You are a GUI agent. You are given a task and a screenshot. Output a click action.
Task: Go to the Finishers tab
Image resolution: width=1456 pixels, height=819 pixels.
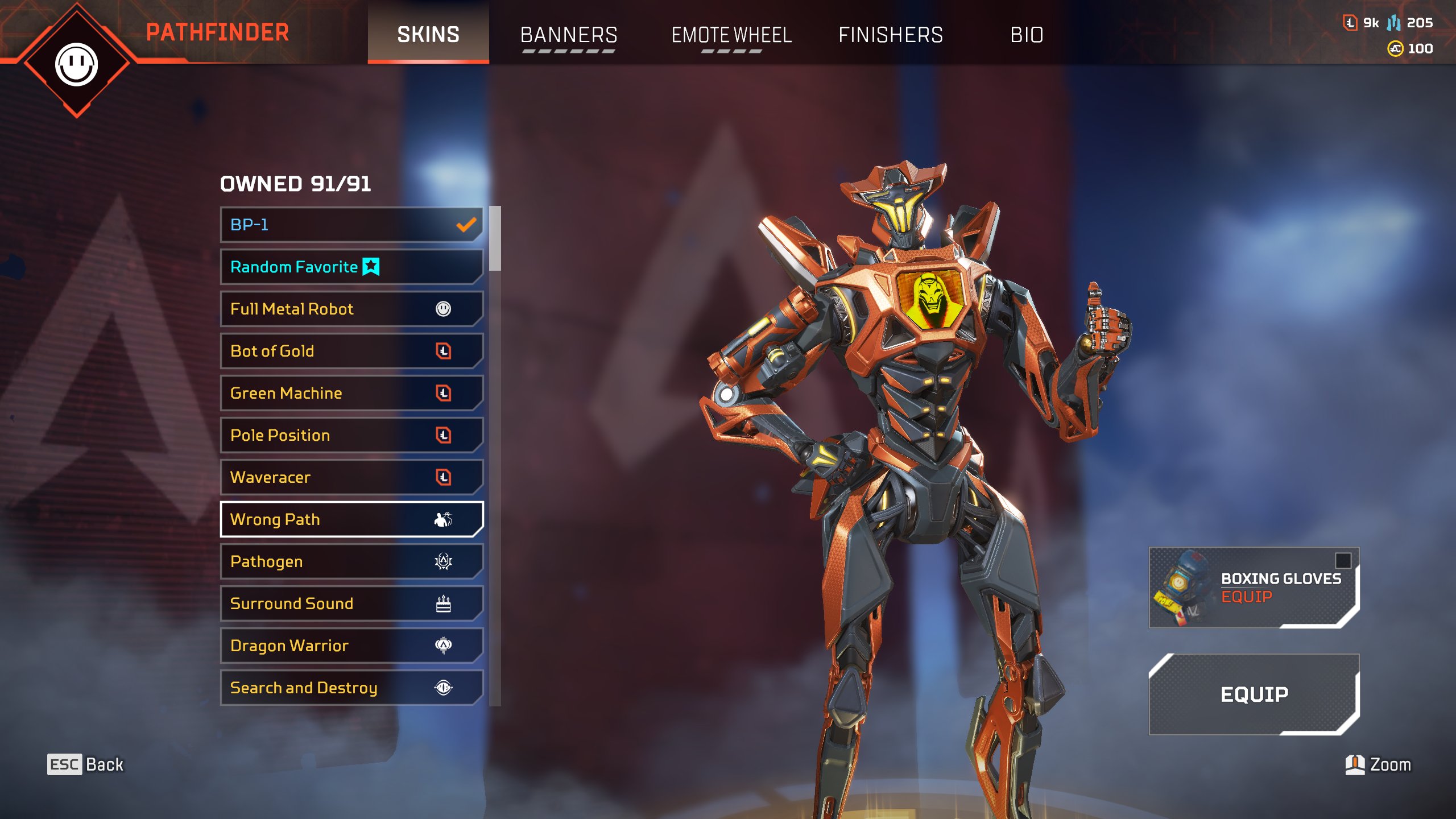point(891,35)
